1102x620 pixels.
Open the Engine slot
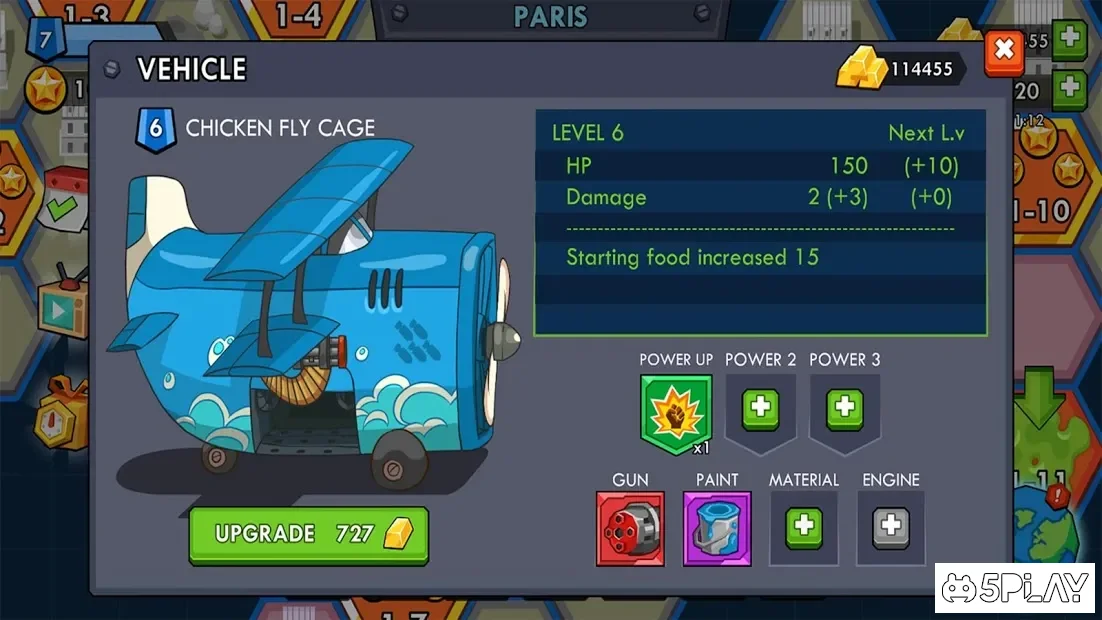(890, 526)
